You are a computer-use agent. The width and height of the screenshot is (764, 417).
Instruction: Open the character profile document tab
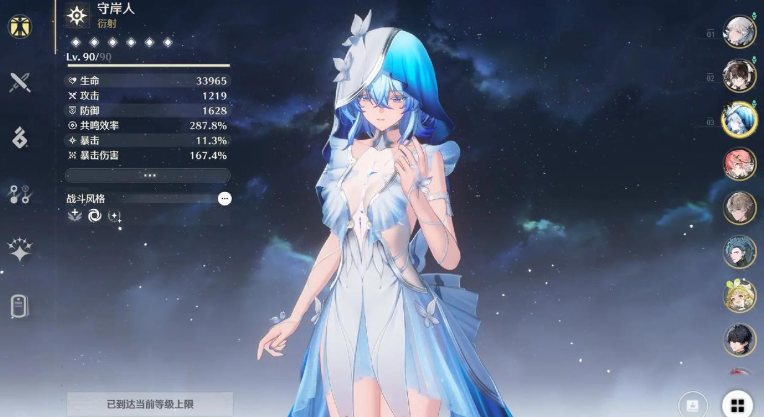[19, 306]
